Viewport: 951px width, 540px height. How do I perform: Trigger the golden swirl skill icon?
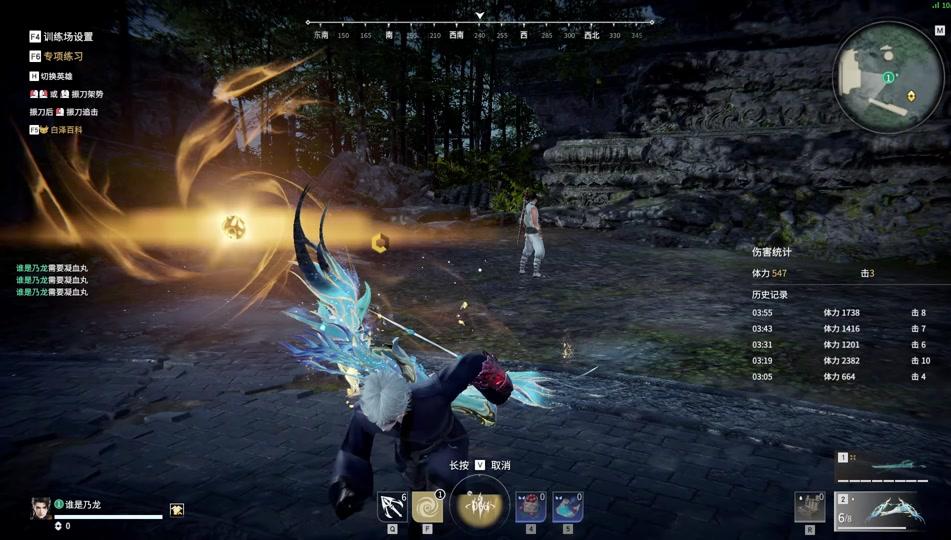pos(427,506)
